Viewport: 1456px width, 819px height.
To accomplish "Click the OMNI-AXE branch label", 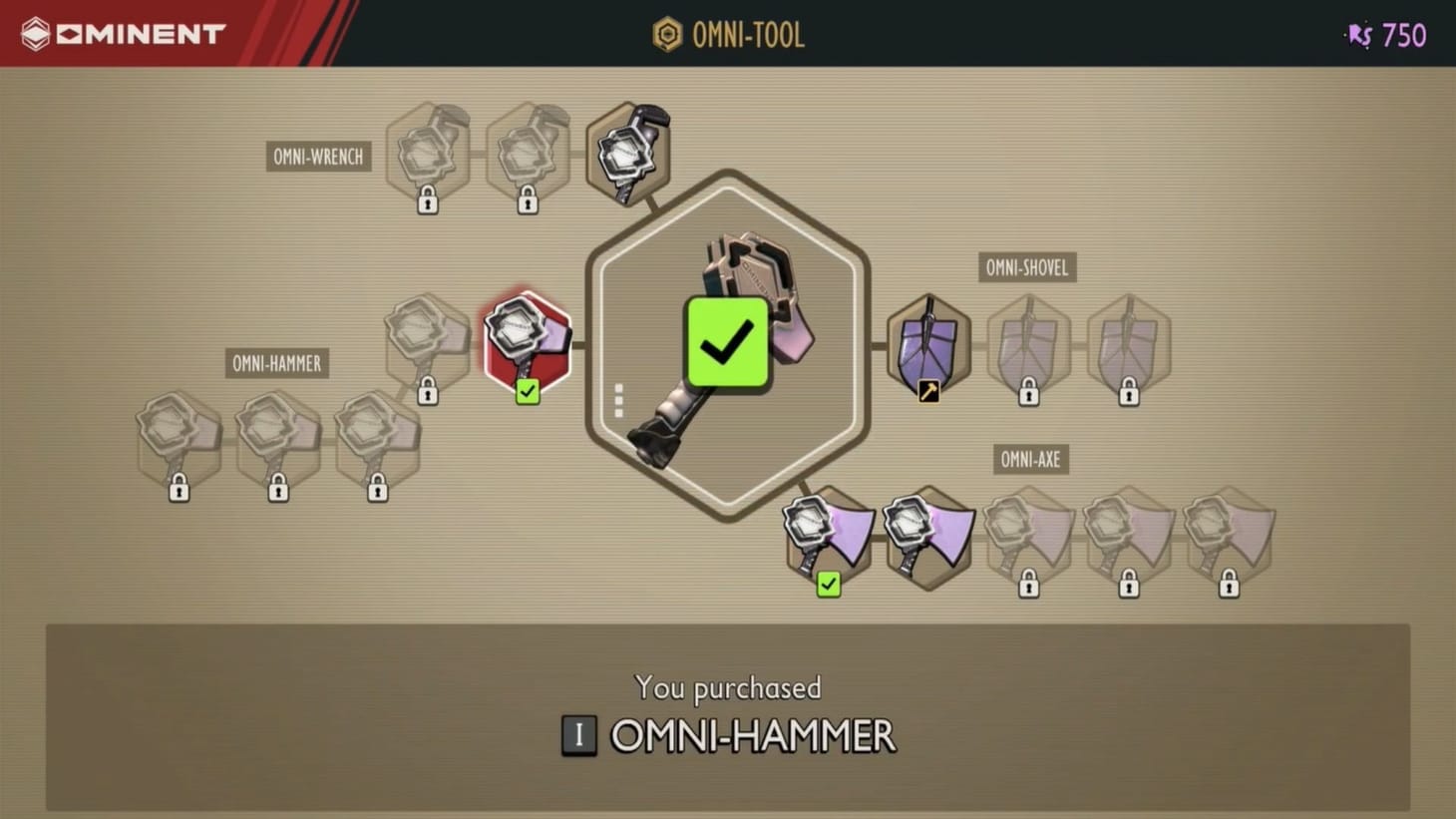I will pos(1030,459).
